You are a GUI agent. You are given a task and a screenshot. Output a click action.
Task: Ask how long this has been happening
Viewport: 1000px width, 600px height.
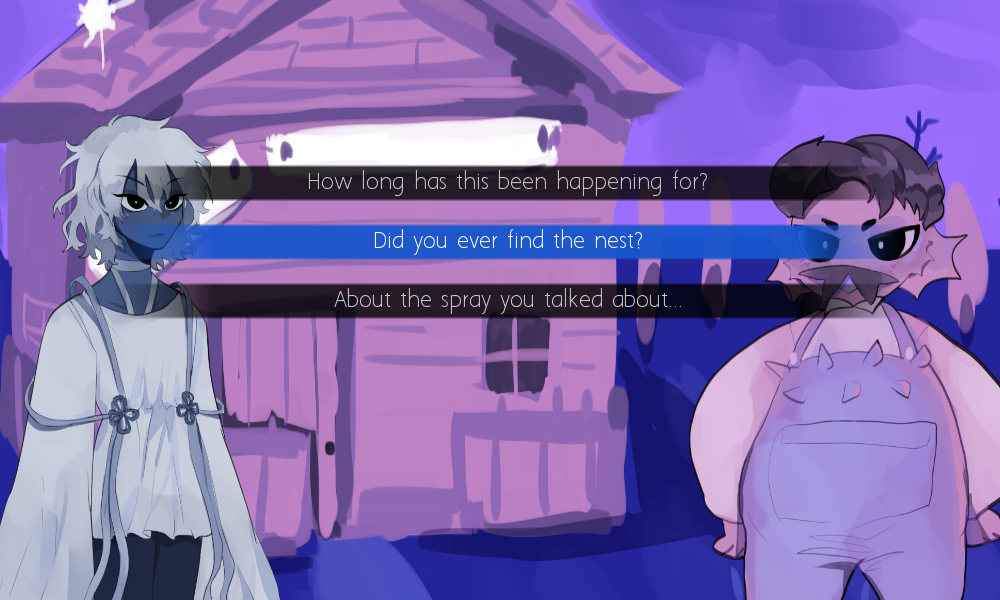(x=507, y=182)
